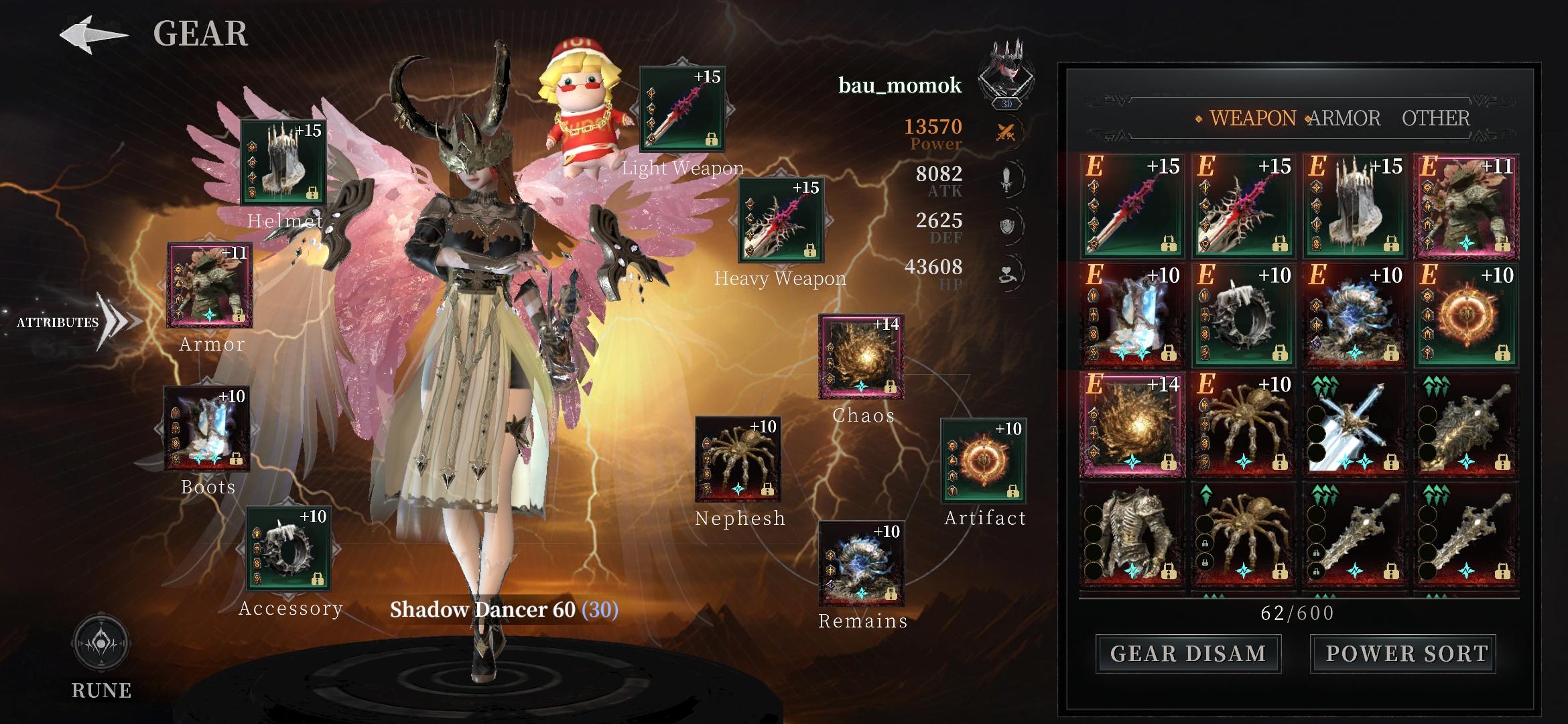Select the equipped Boots slot
This screenshot has width=1568, height=724.
(207, 428)
